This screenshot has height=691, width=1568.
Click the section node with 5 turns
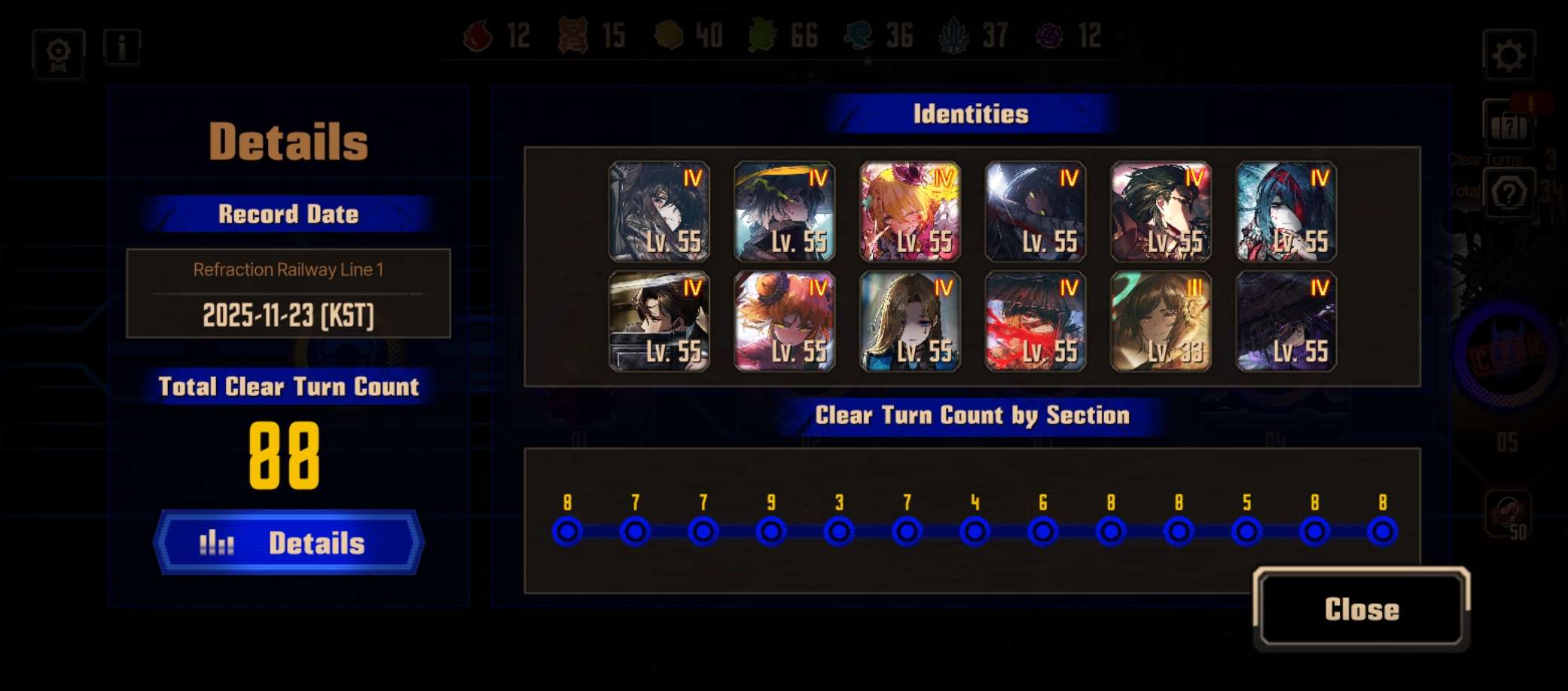[1246, 531]
